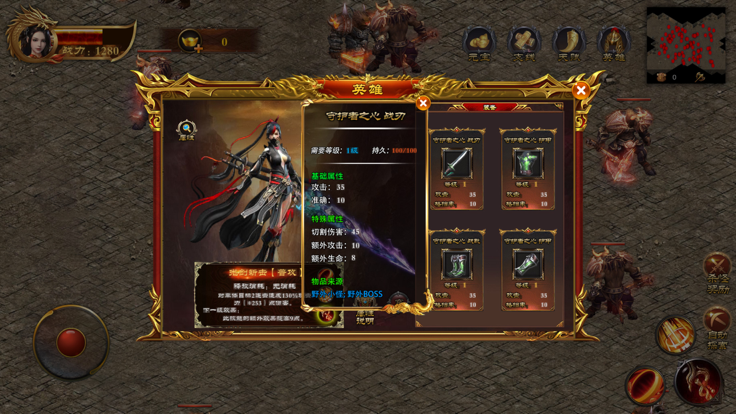Click the red virtual joystick knob
This screenshot has height=414, width=736.
pyautogui.click(x=71, y=342)
